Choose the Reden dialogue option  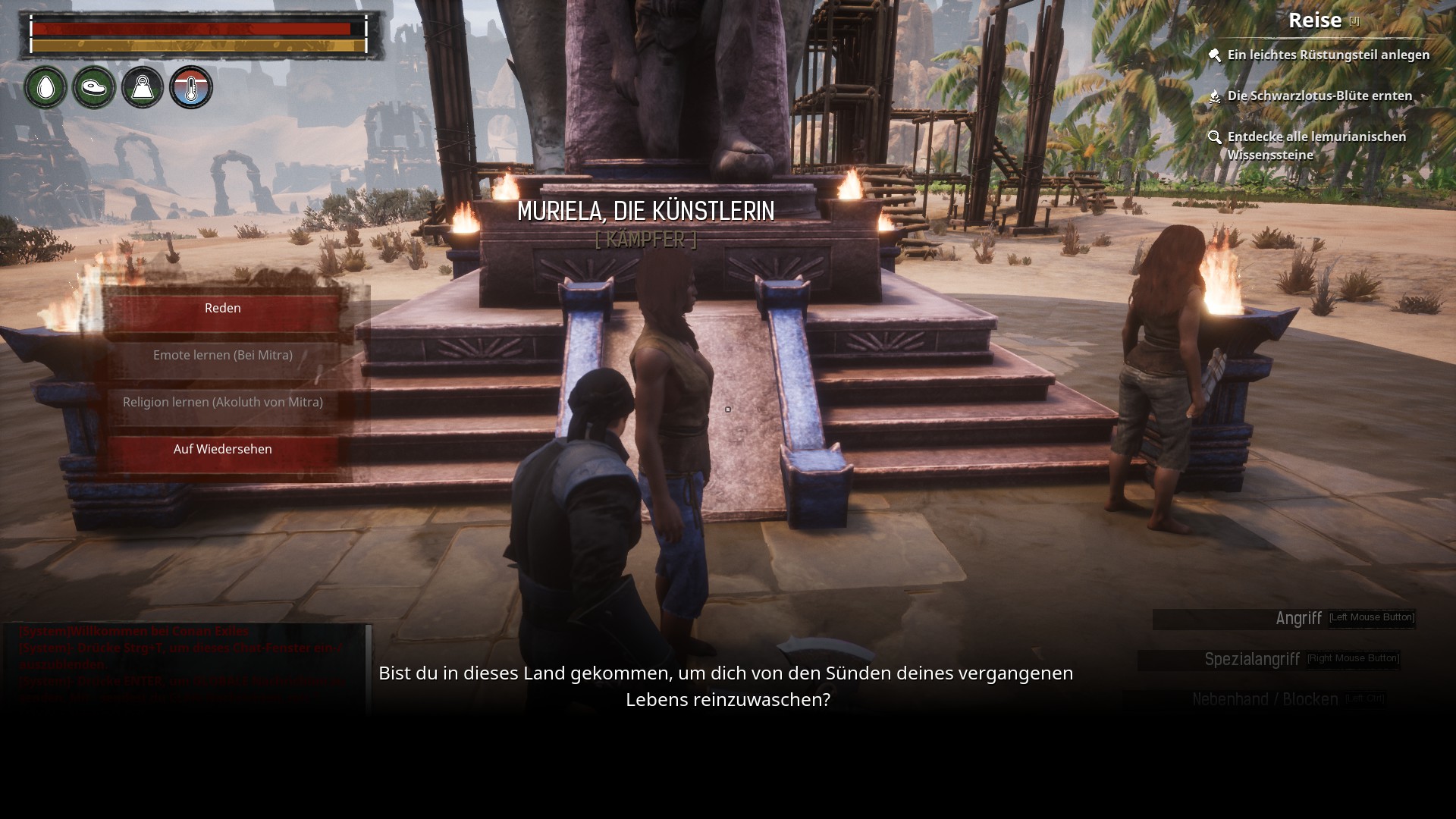(223, 309)
